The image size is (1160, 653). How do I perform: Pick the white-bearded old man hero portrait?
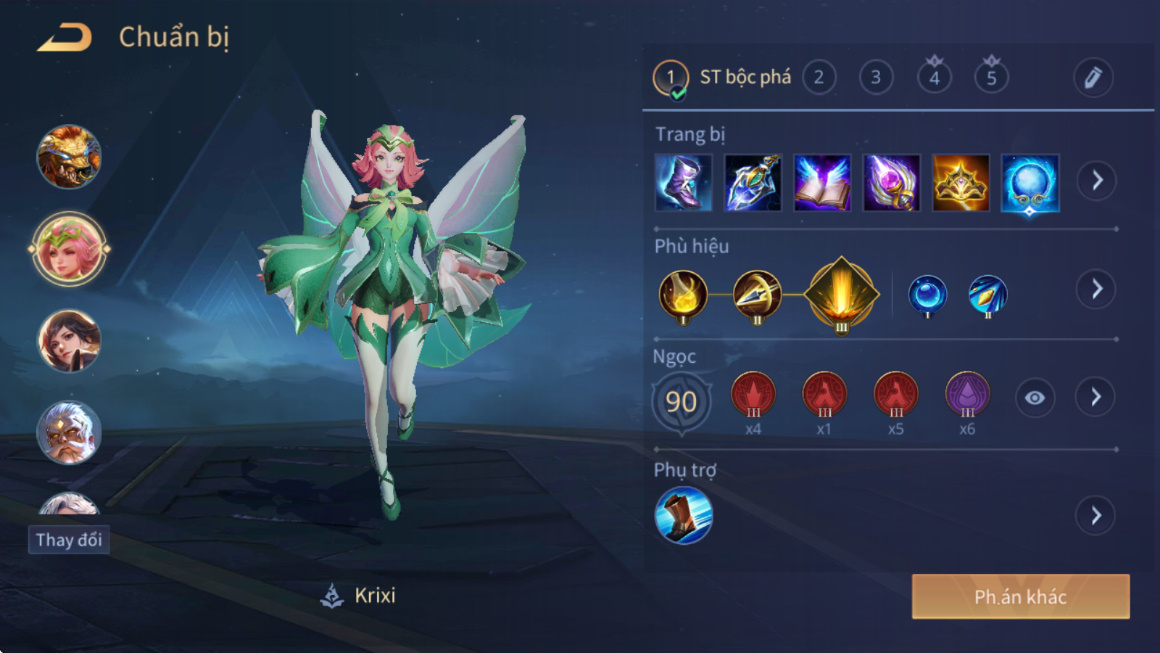(69, 432)
